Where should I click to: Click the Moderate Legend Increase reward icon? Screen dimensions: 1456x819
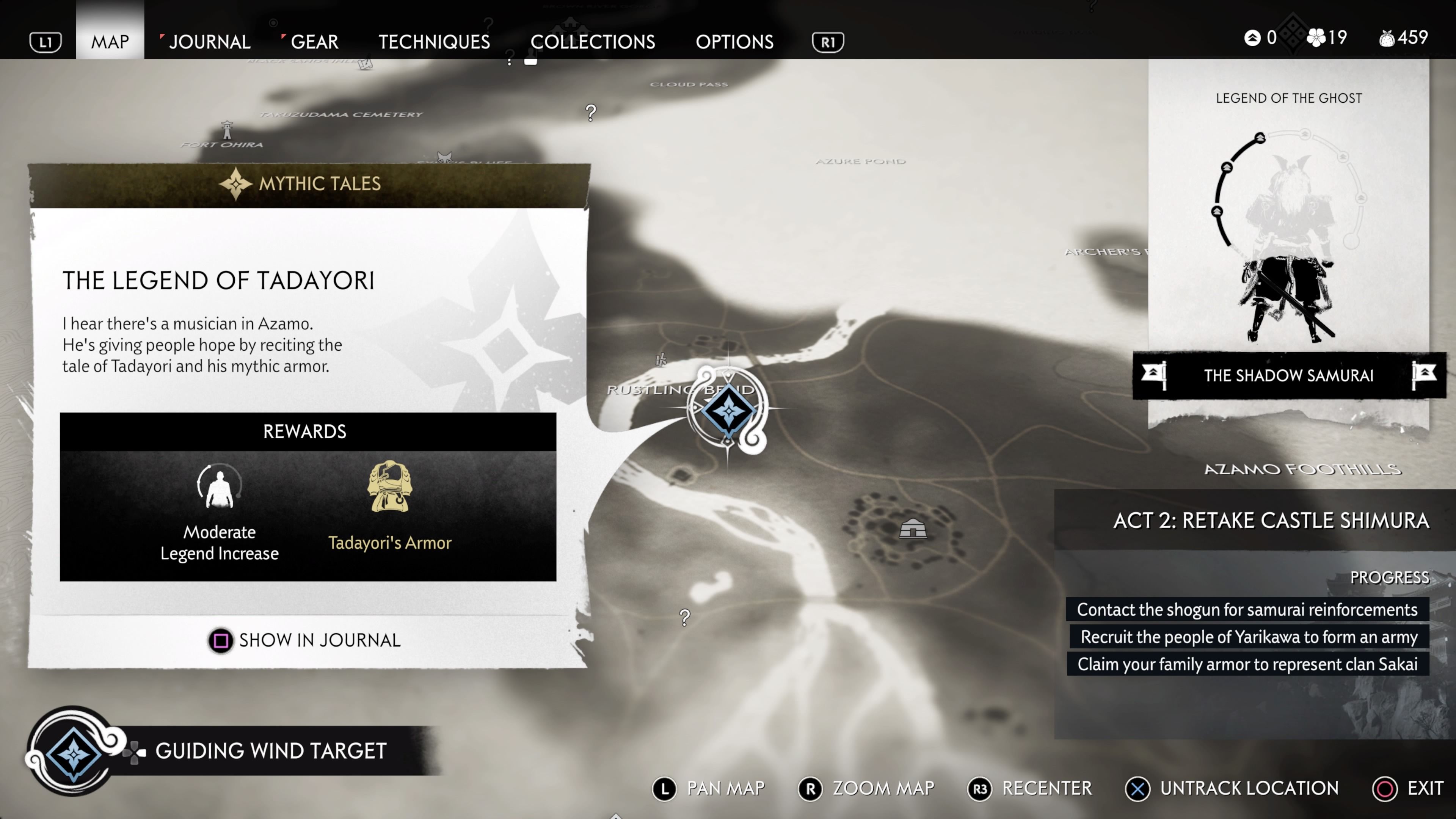[x=219, y=487]
